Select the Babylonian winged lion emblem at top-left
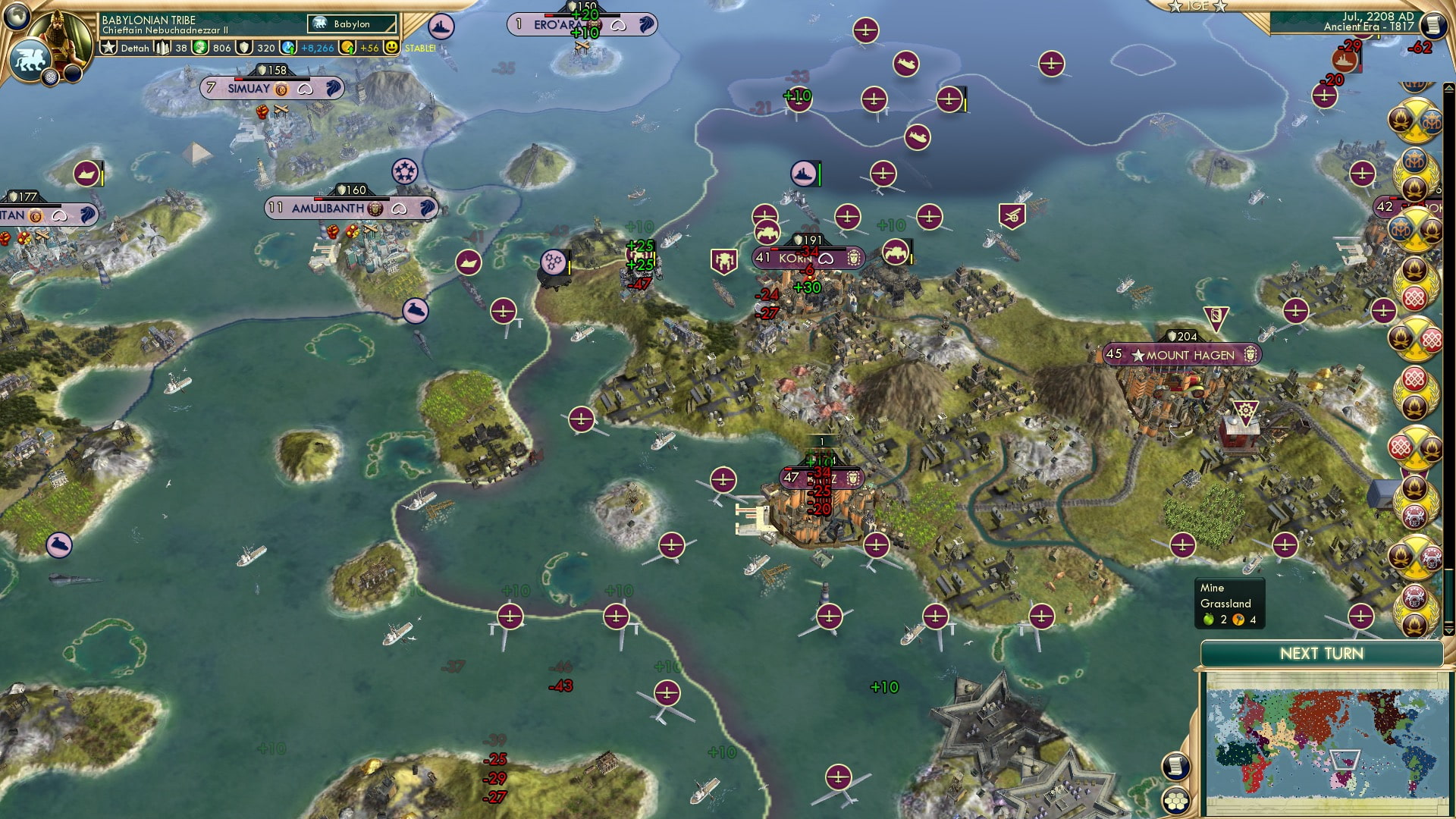The height and width of the screenshot is (819, 1456). point(31,60)
